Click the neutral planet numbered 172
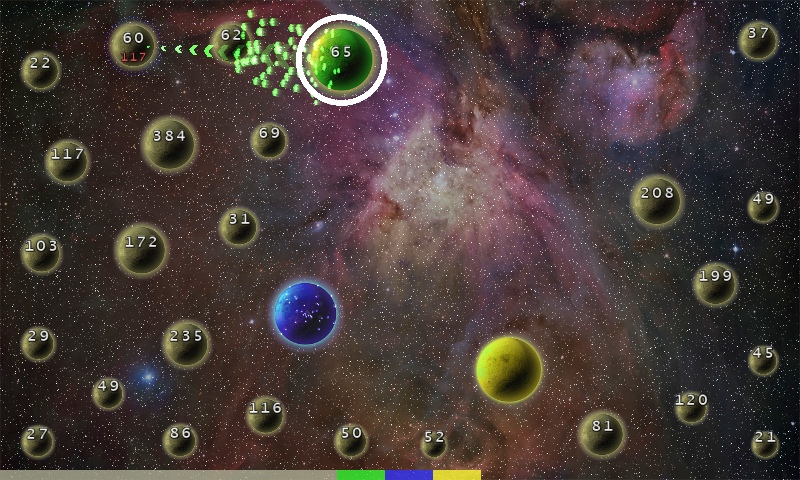 point(141,249)
